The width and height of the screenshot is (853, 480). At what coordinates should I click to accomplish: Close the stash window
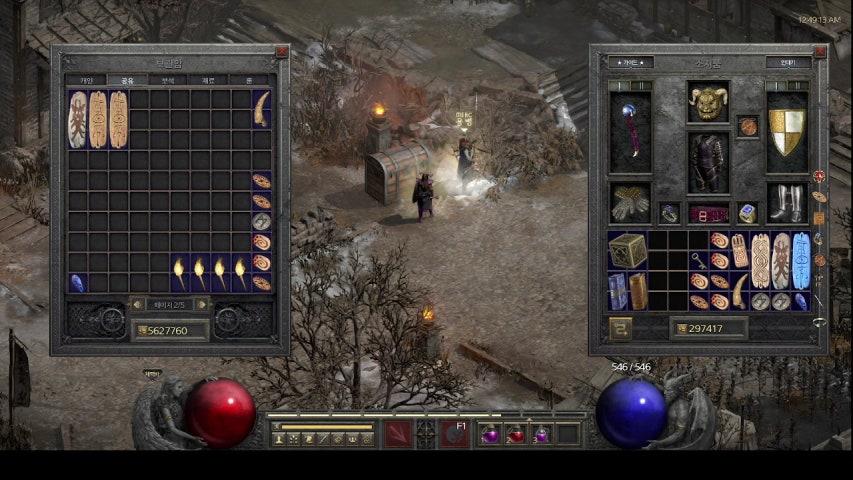pyautogui.click(x=282, y=51)
